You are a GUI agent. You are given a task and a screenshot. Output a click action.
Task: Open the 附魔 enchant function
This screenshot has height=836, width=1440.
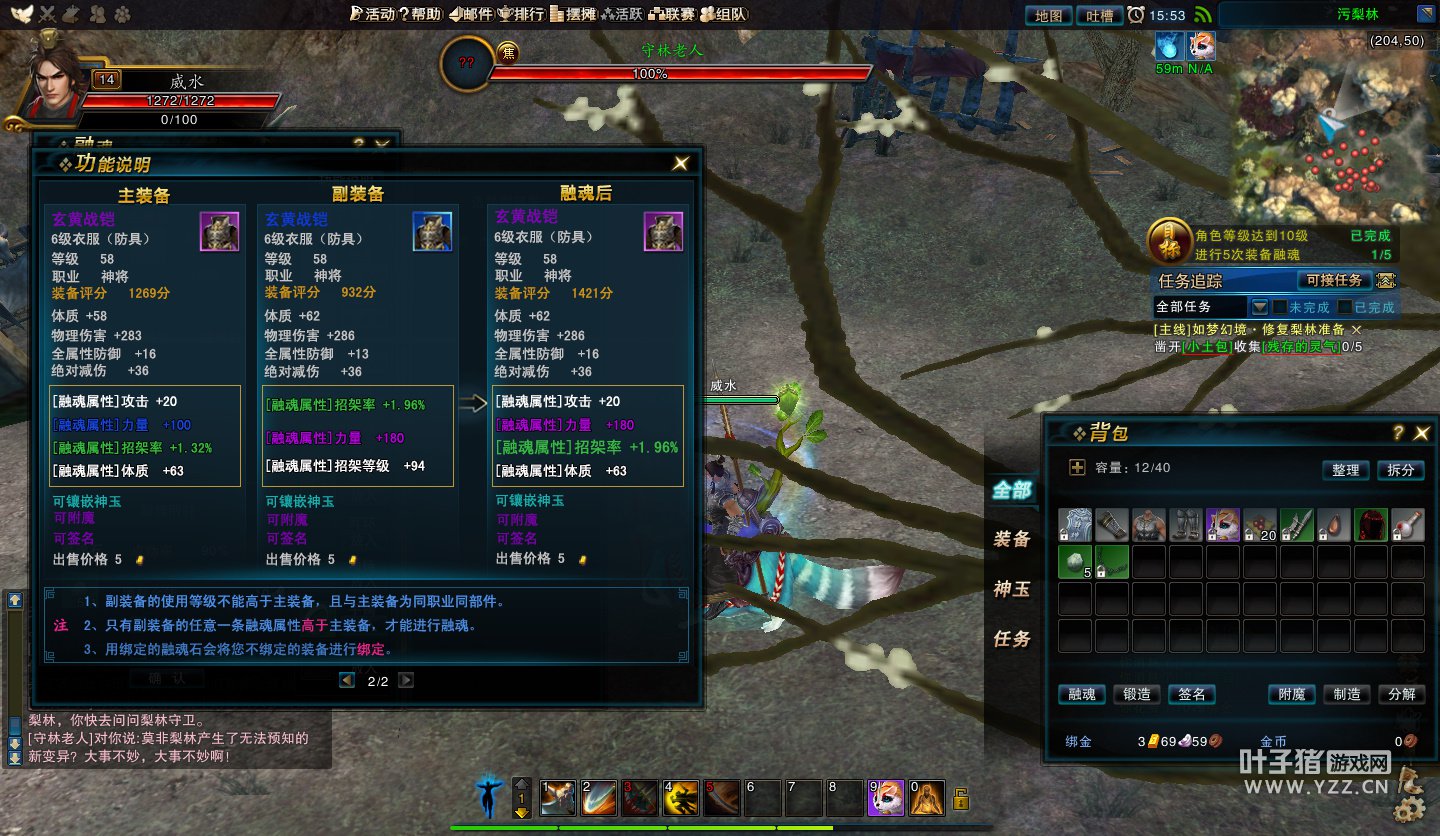click(1291, 694)
